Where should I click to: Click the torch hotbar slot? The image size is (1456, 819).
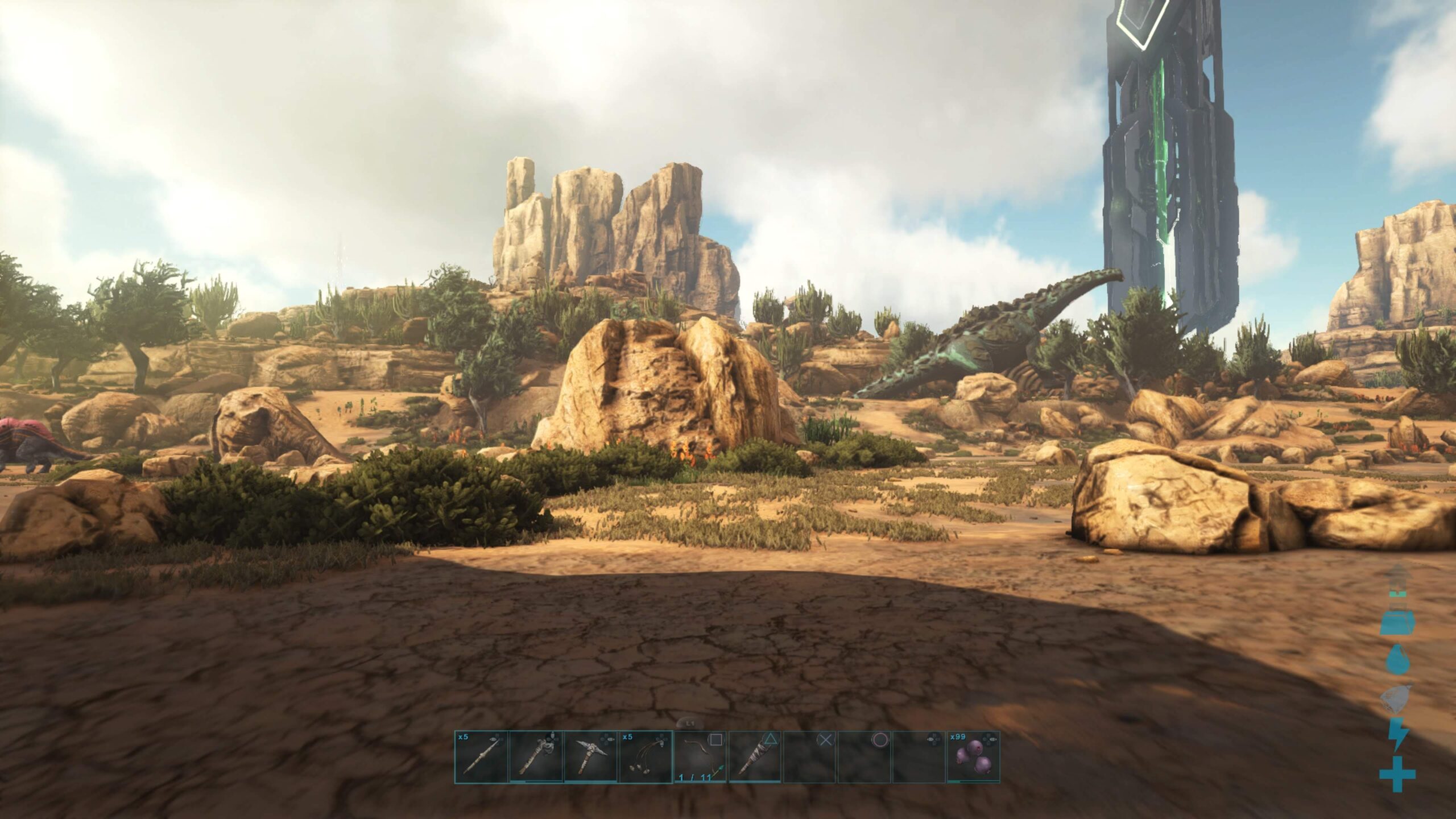[x=755, y=757]
